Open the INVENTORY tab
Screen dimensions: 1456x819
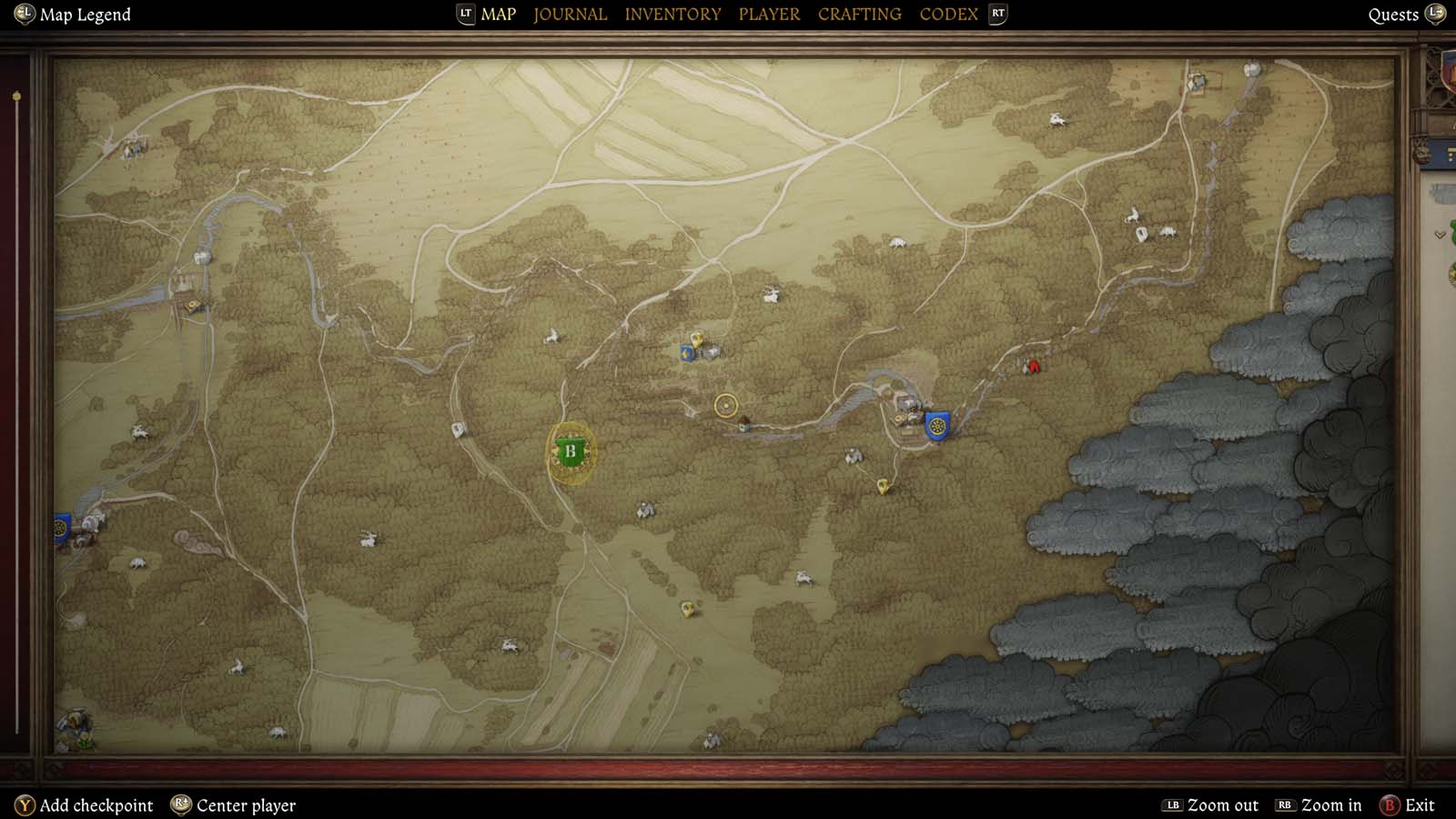coord(673,14)
